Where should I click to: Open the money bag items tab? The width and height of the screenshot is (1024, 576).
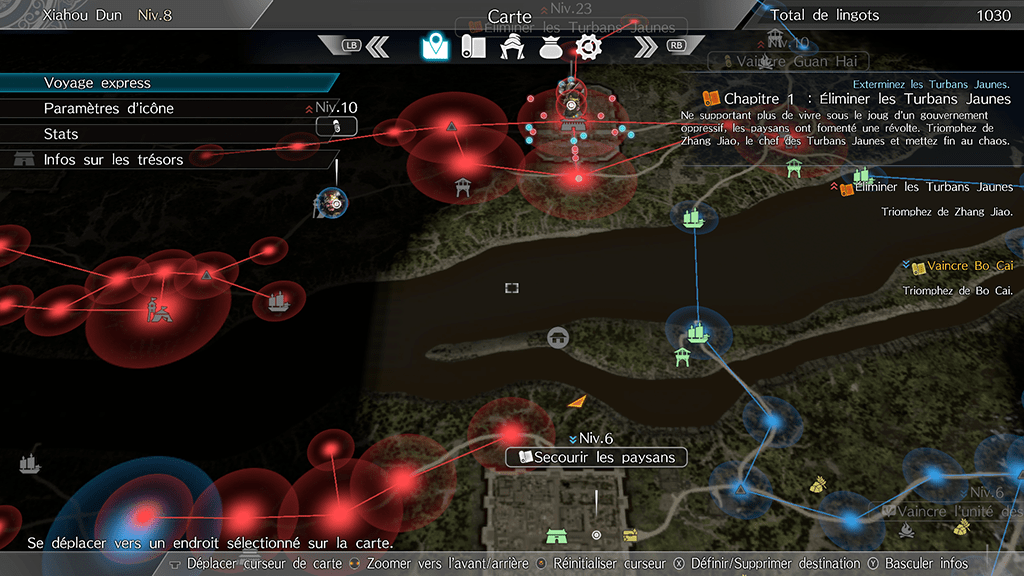click(550, 47)
